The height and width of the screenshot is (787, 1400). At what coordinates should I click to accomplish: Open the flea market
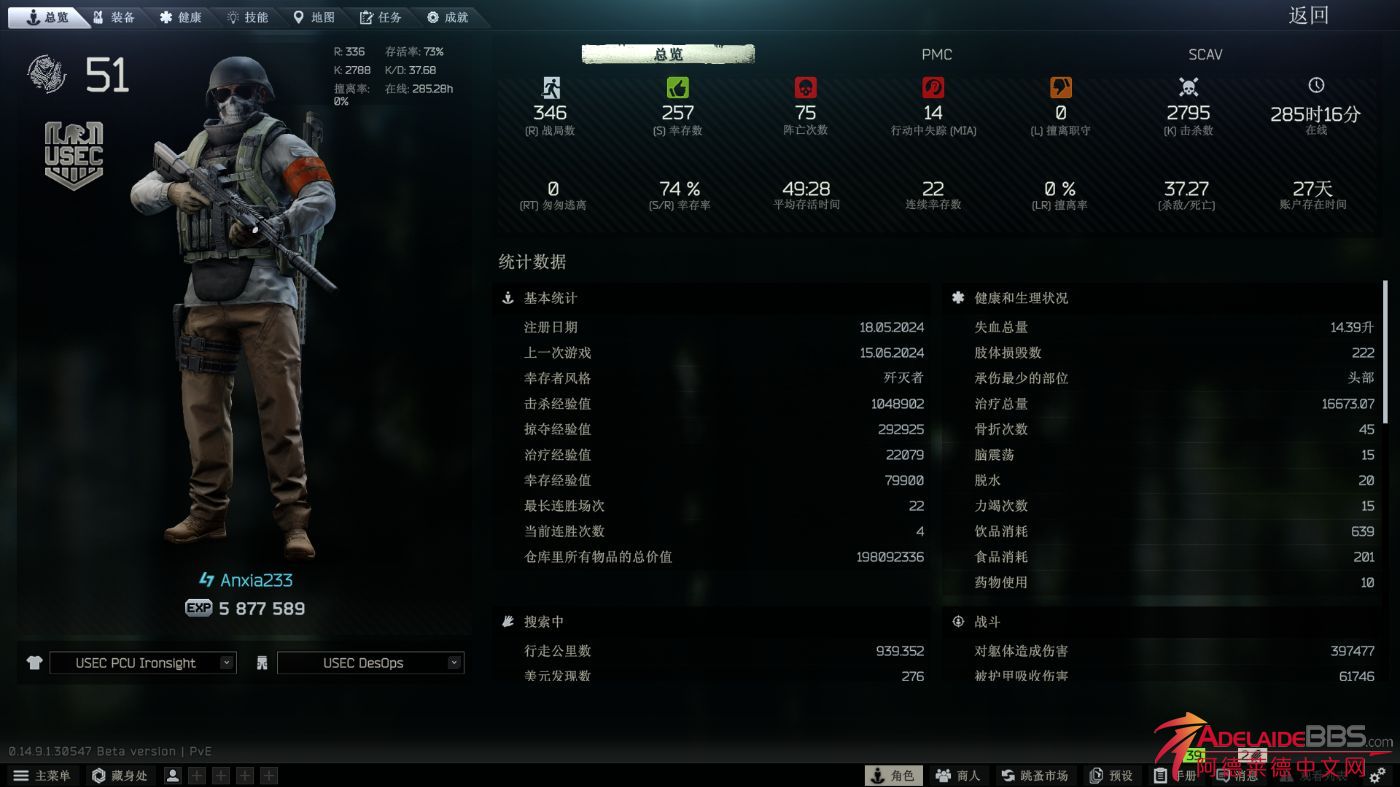pos(1035,775)
